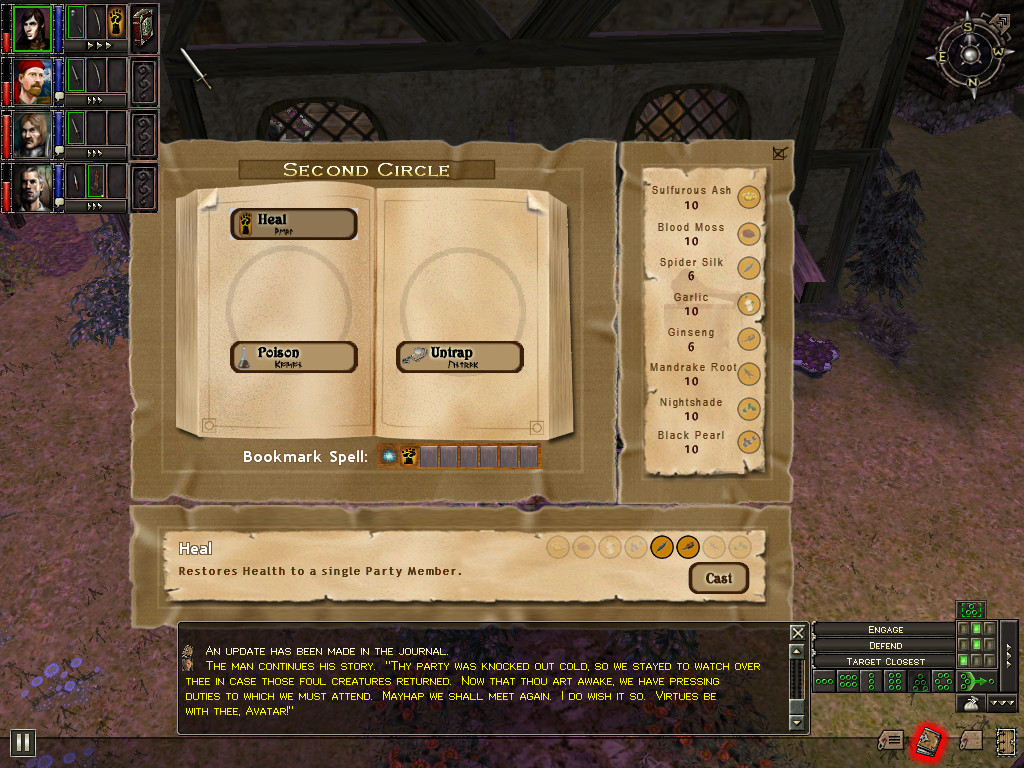This screenshot has height=768, width=1024.
Task: Choose the Poison spell entry
Action: (294, 357)
